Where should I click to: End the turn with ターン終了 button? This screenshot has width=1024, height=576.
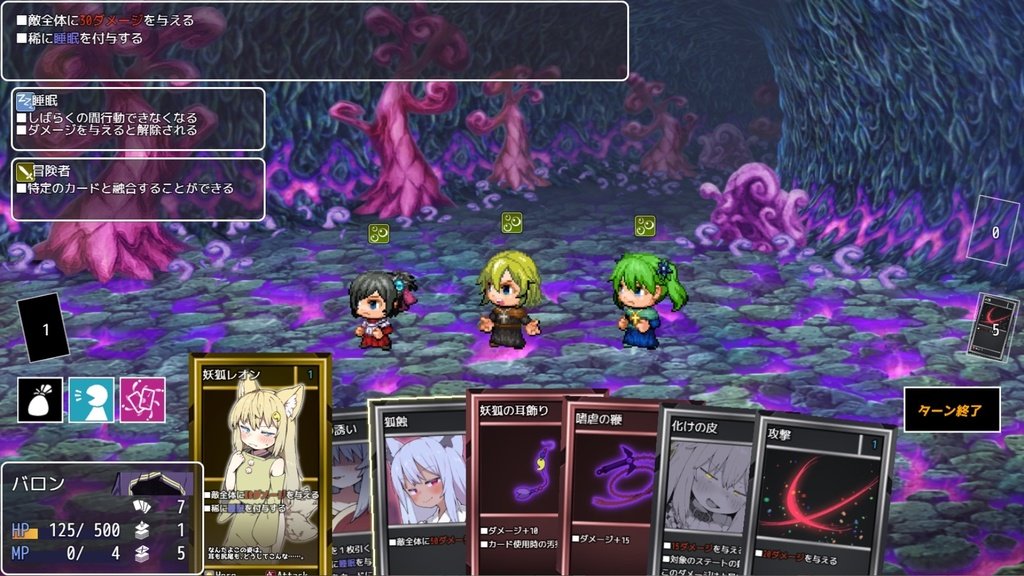[x=951, y=410]
